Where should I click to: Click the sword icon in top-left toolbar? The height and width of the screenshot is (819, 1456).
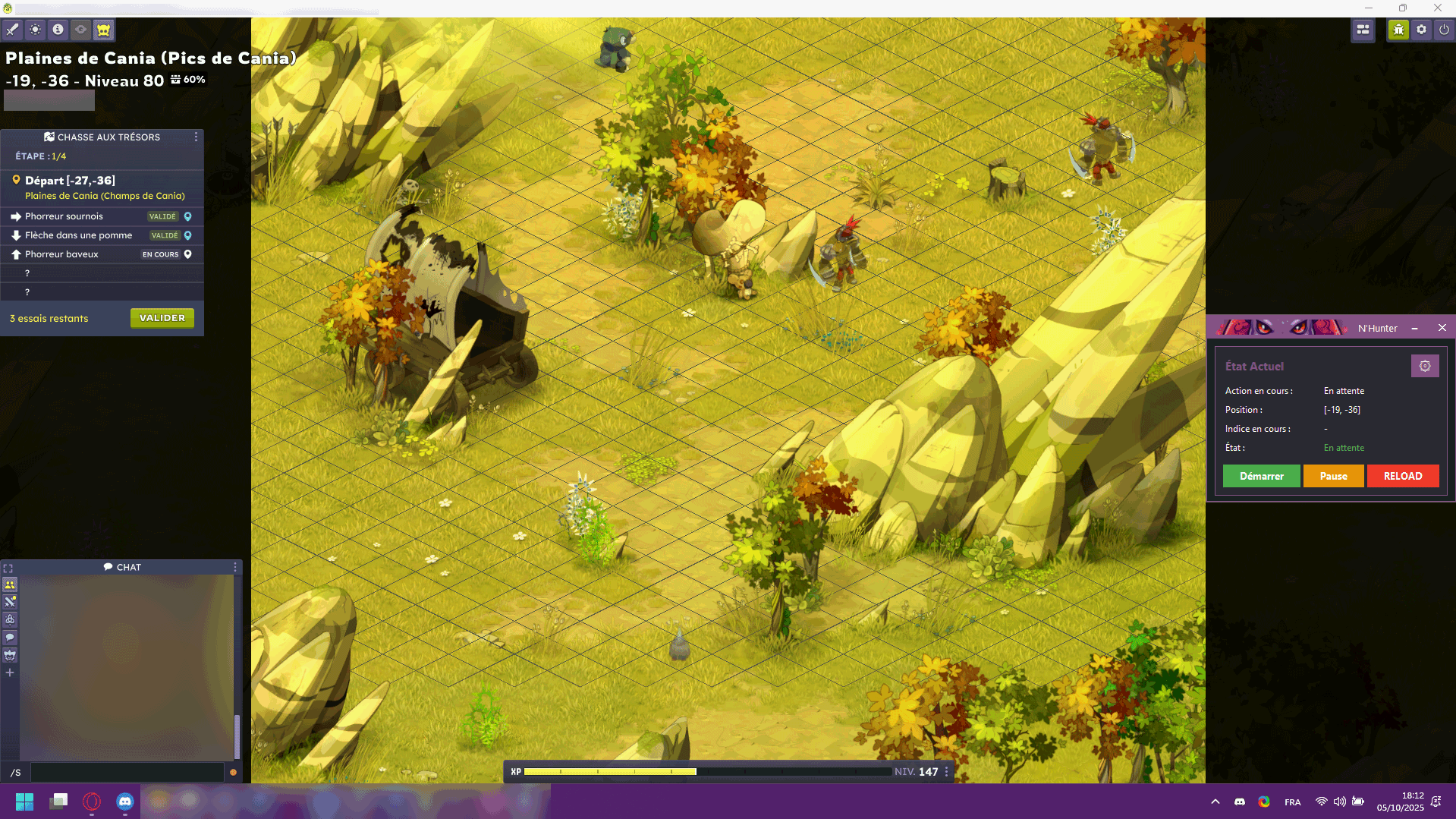(12, 30)
